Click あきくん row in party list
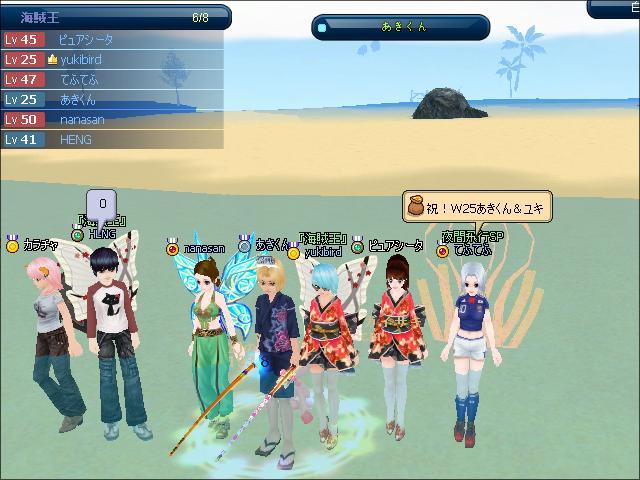 click(x=110, y=100)
